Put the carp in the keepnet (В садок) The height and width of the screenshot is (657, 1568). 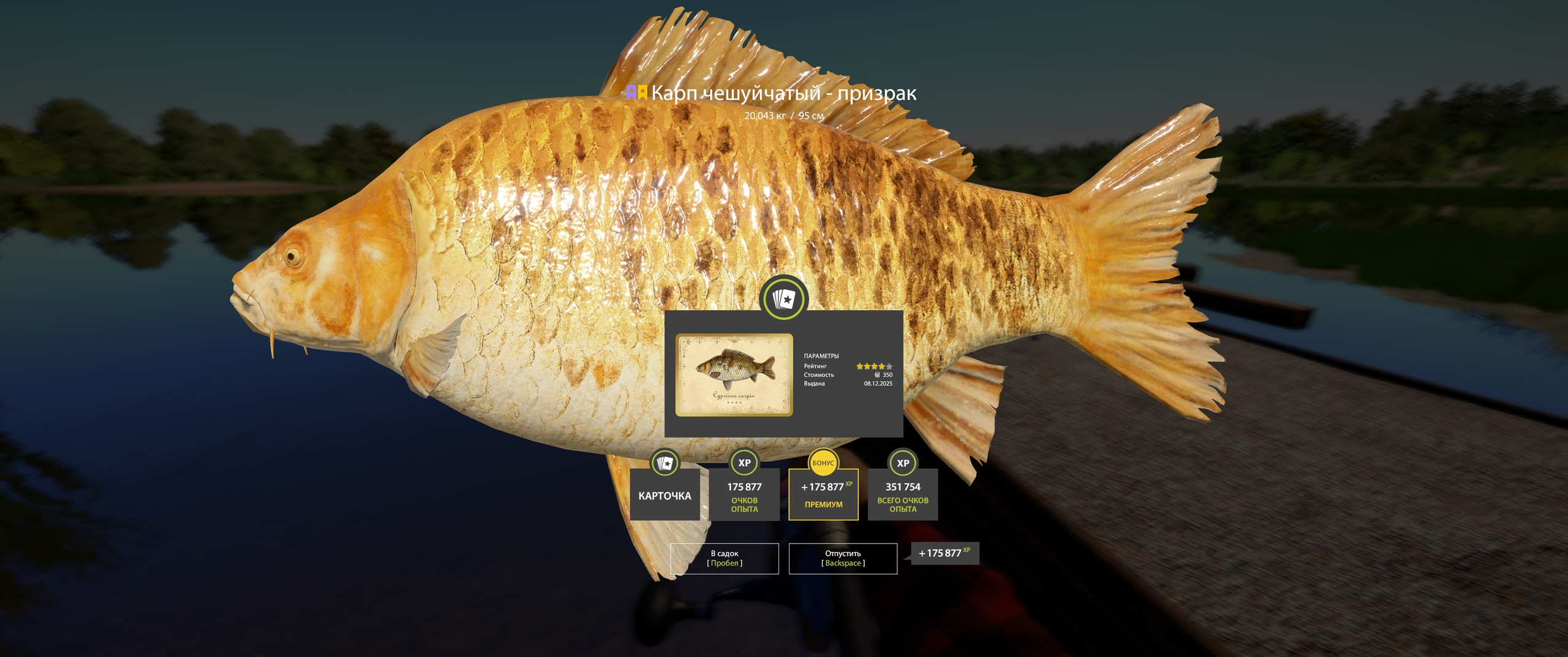tap(724, 558)
